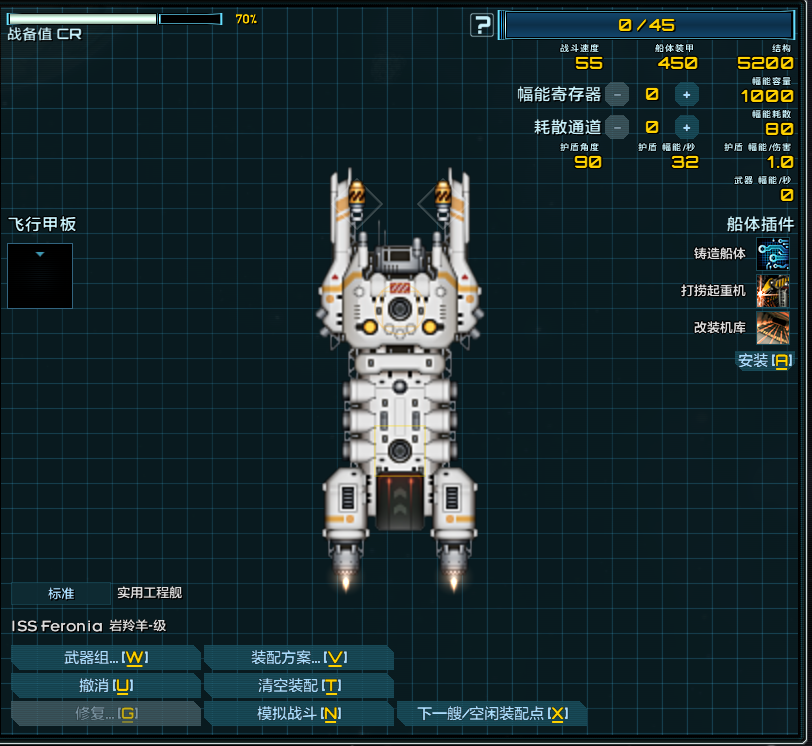Screen dimensions: 812x746
Task: Open the flight deck (飞行甲板) fighter slot
Action: point(40,276)
